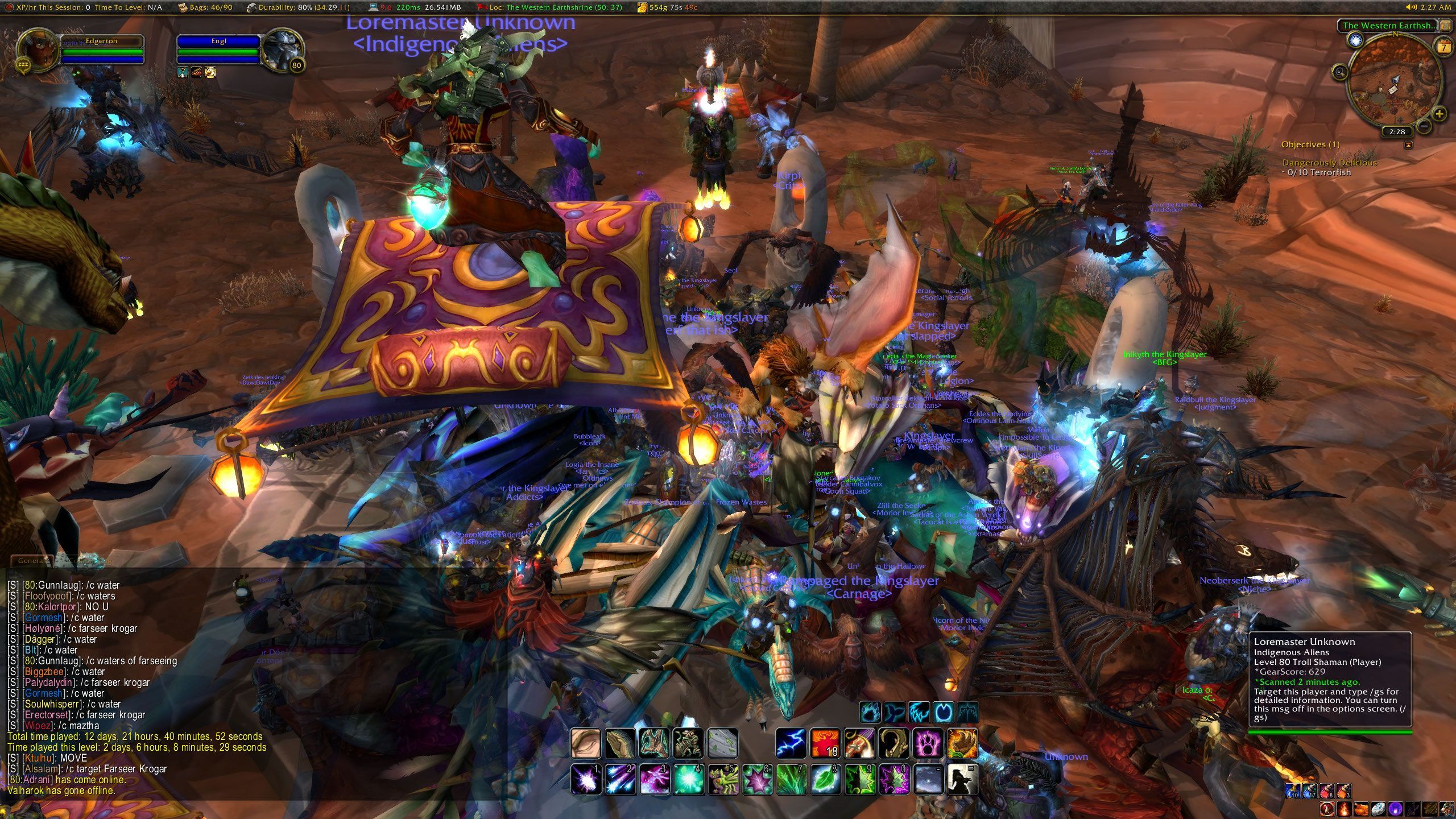This screenshot has height=819, width=1456.
Task: Open the world map button beside zone name
Action: click(x=1445, y=26)
